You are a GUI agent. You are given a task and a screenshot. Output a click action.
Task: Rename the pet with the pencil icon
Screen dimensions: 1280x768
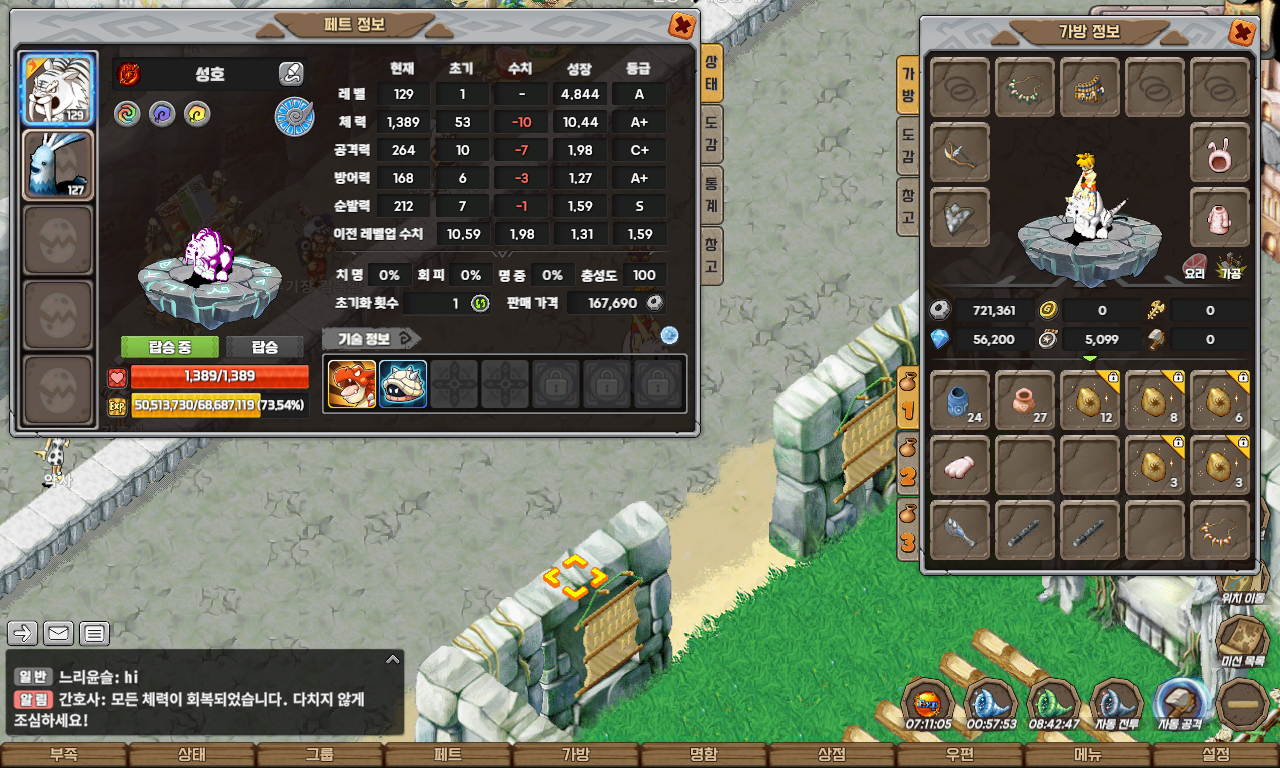coord(291,73)
